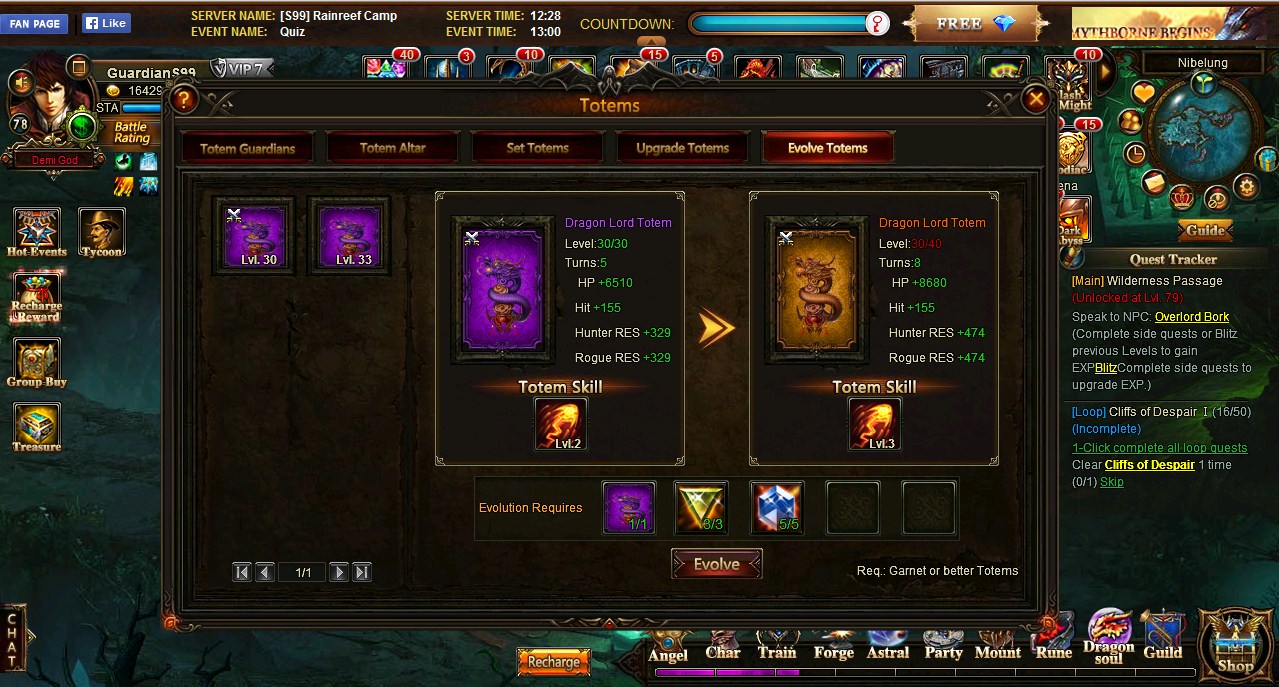Click the Evolve button
Viewport: 1279px width, 687px height.
click(716, 564)
